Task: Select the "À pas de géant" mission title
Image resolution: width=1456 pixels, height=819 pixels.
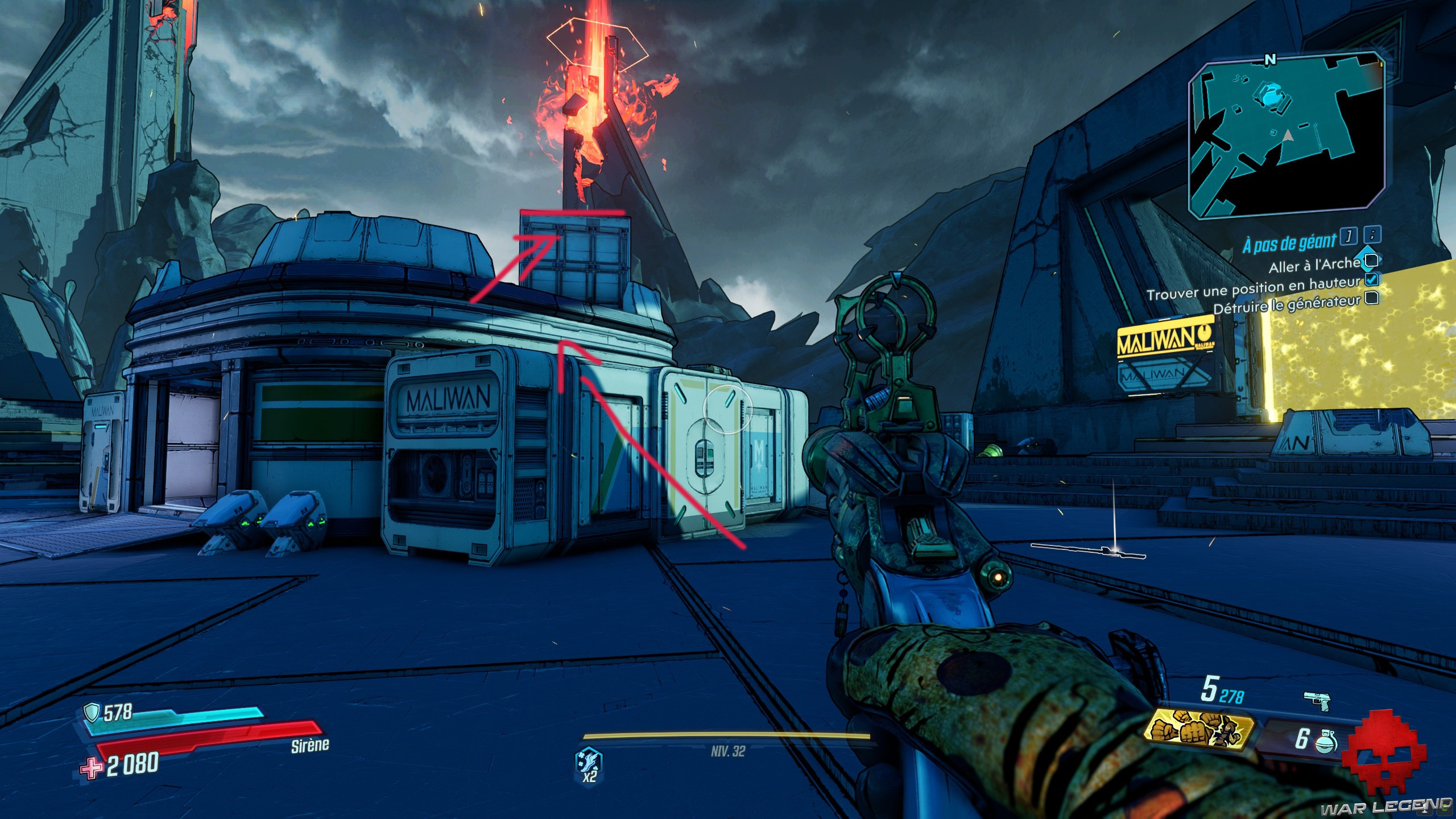Action: [1288, 243]
